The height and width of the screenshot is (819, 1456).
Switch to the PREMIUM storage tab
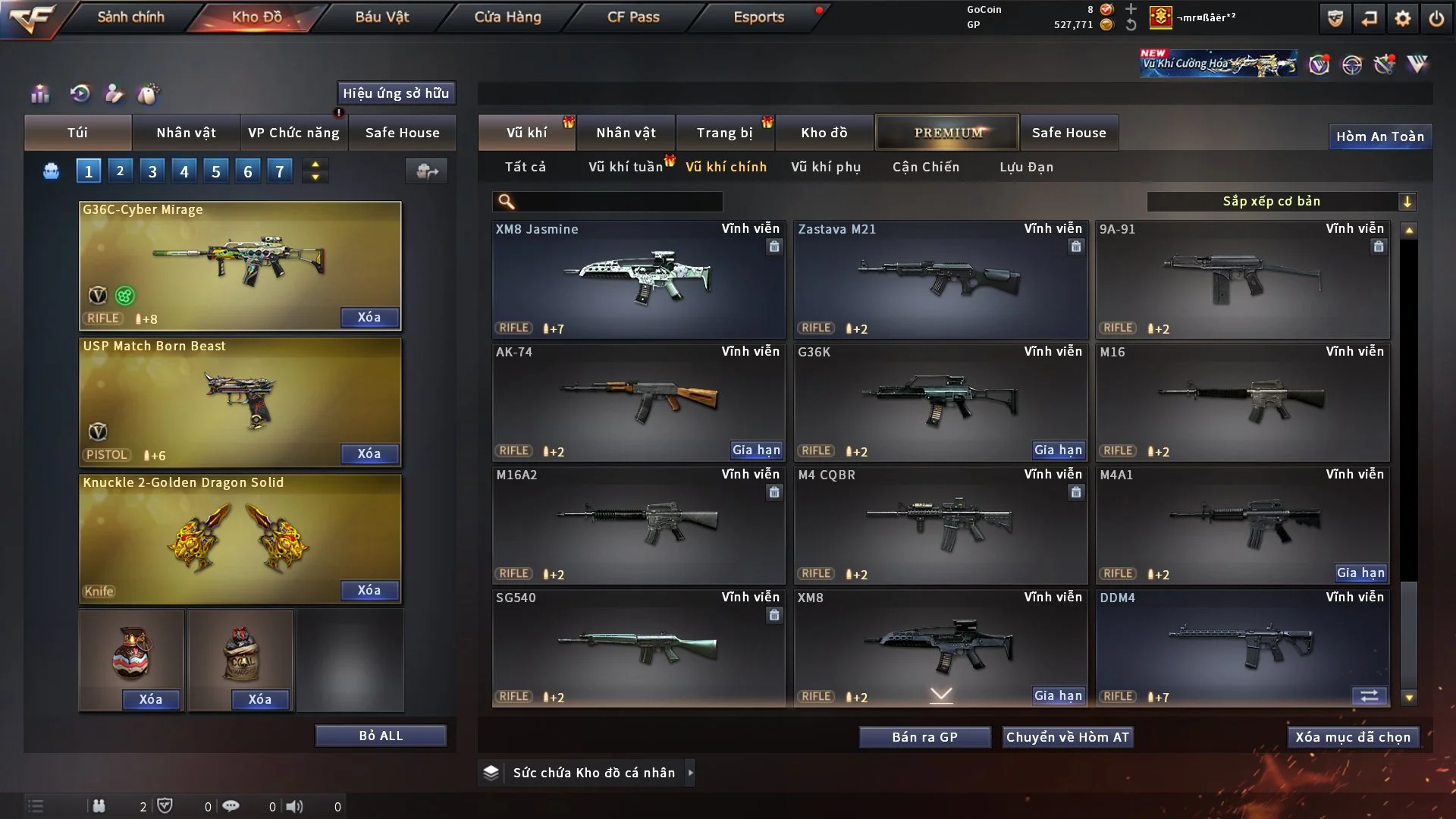(x=947, y=133)
